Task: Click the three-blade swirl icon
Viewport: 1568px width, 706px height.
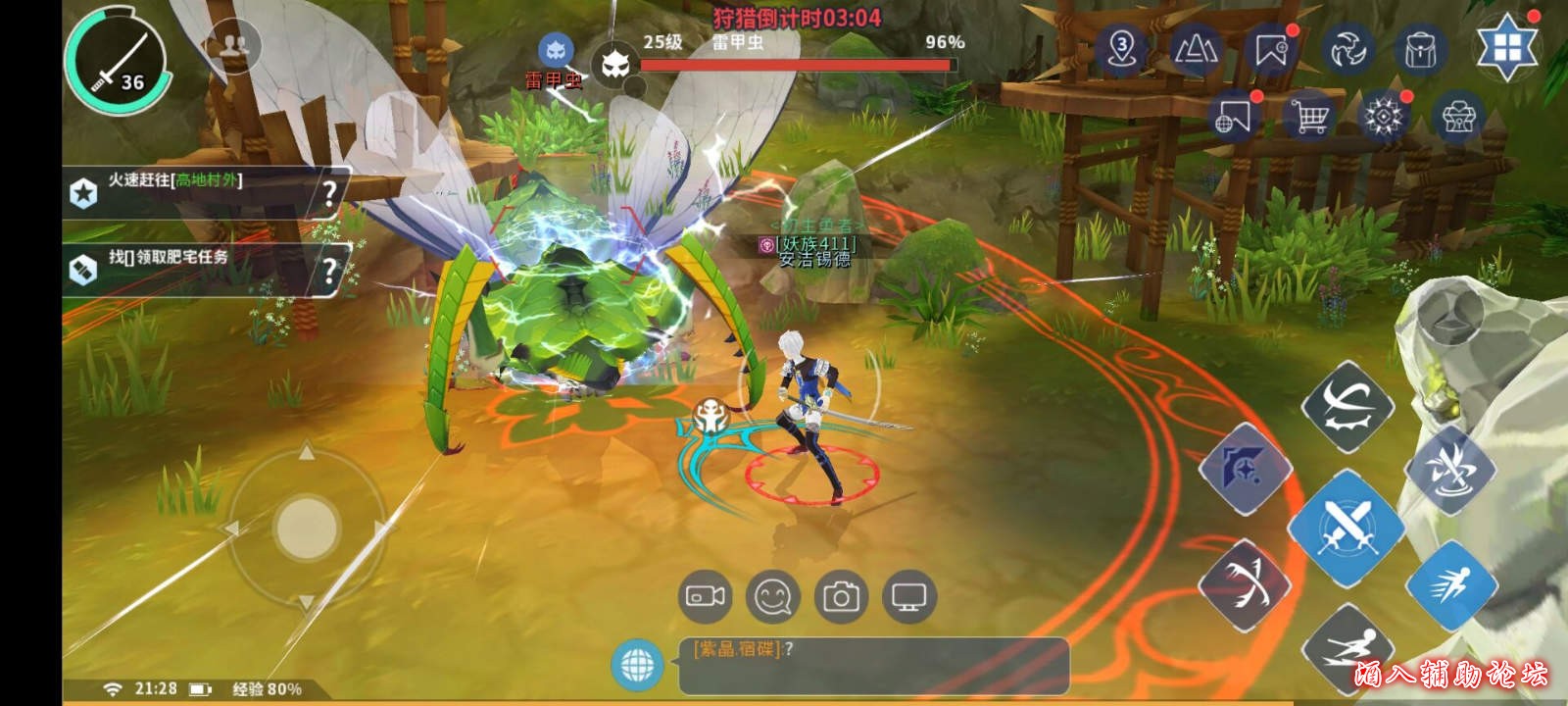Action: pos(1346,49)
